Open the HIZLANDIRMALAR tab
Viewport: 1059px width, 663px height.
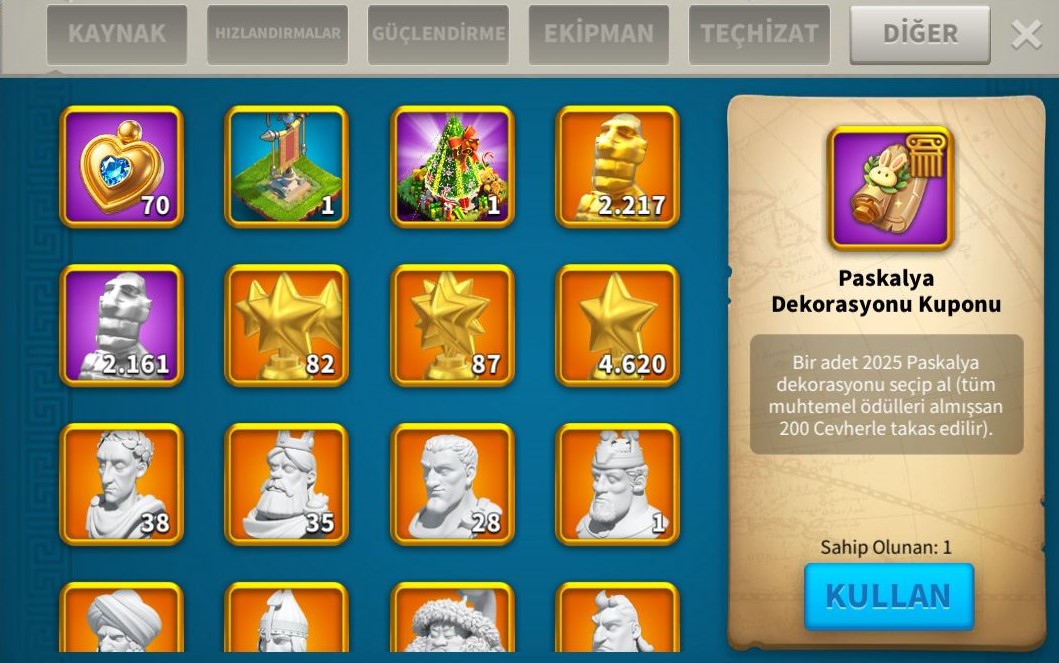tap(277, 34)
